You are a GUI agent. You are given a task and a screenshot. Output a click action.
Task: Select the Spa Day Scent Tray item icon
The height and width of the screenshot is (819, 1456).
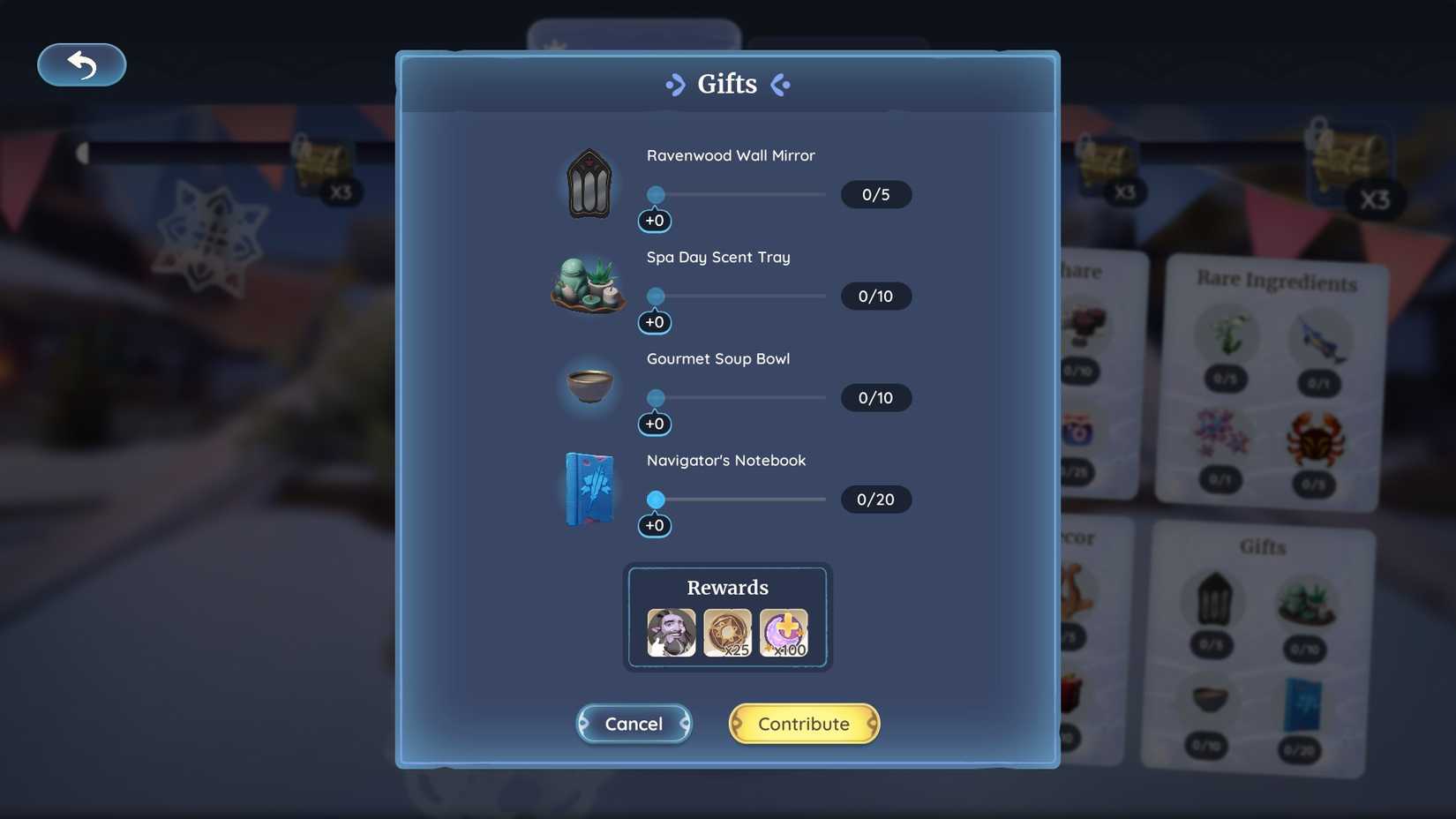589,285
